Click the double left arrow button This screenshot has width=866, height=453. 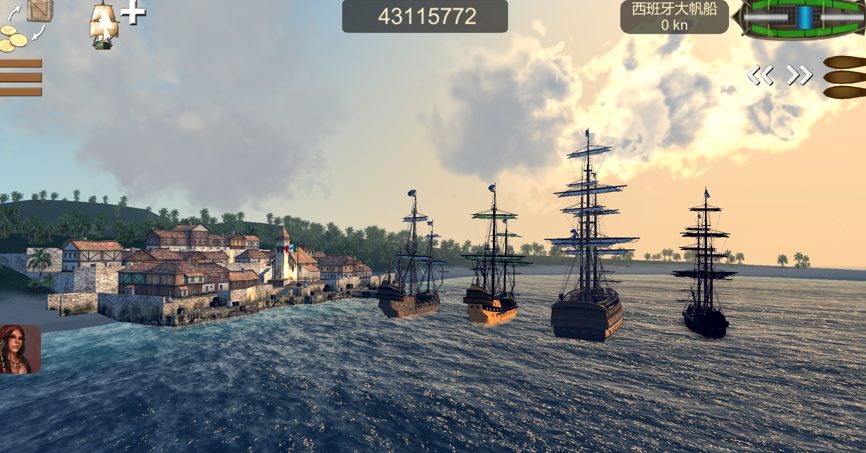761,75
